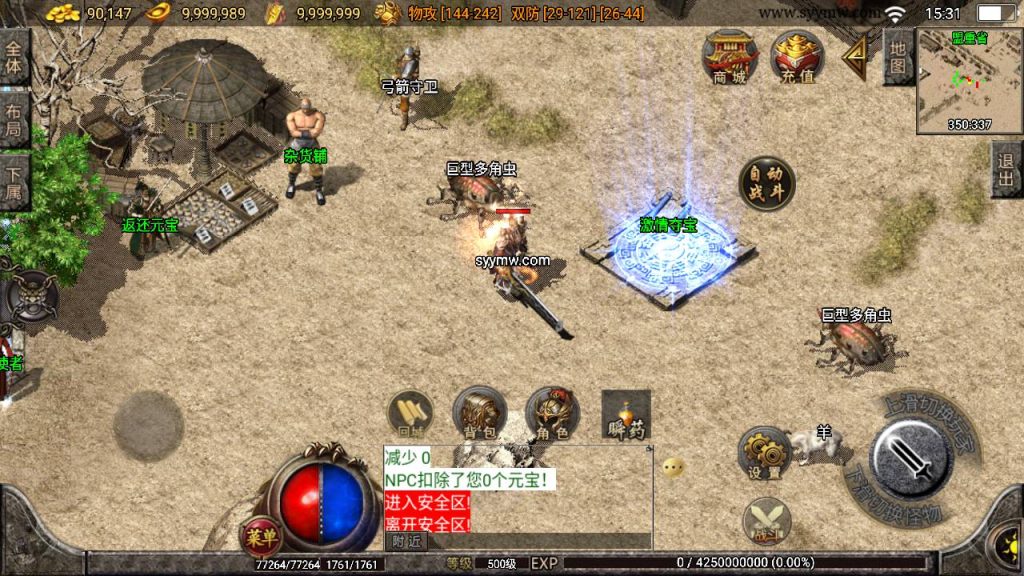This screenshot has width=1024, height=576.
Task: Switch to the 布局 tab
Action: pyautogui.click(x=14, y=119)
